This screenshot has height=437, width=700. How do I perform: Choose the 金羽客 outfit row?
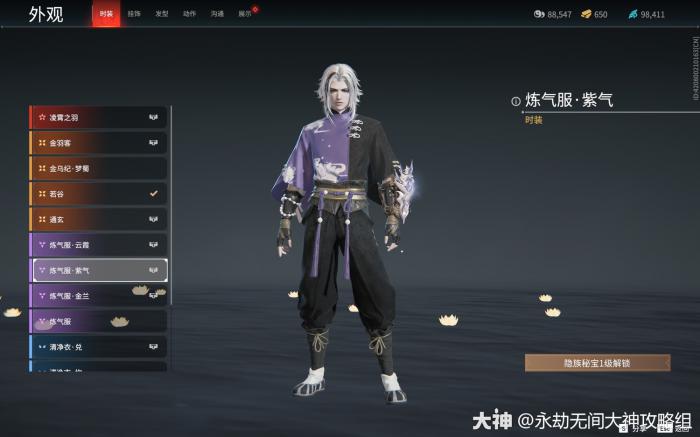[98, 143]
